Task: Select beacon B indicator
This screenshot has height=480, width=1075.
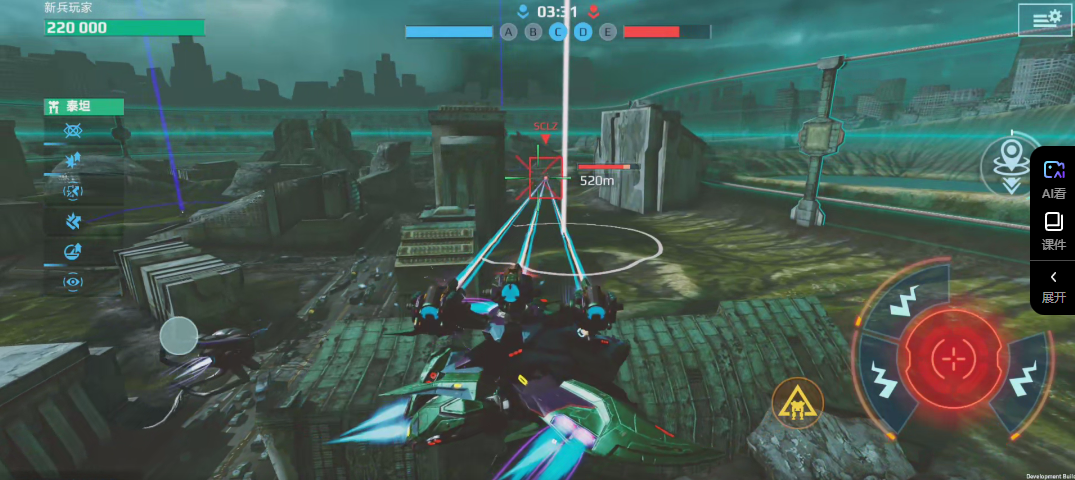Action: [534, 32]
